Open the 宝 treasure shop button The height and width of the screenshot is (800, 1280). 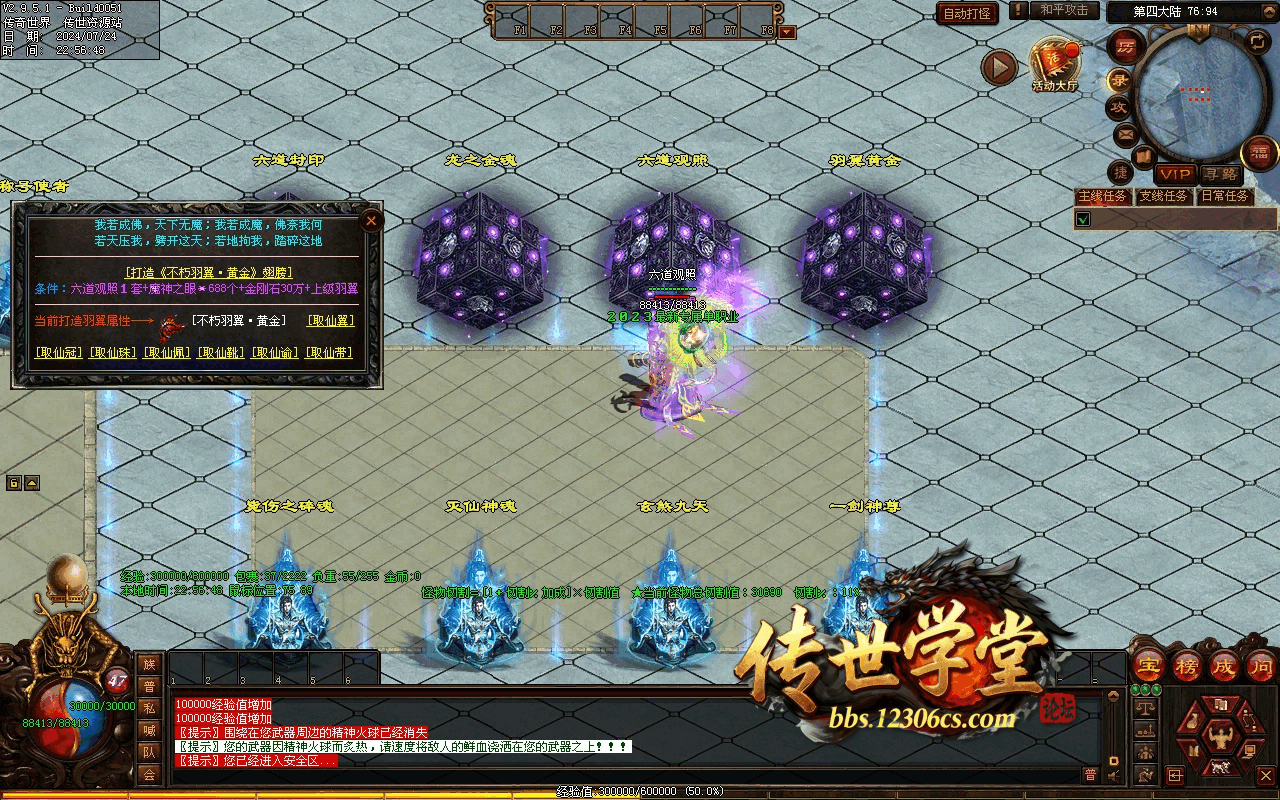(x=1149, y=665)
